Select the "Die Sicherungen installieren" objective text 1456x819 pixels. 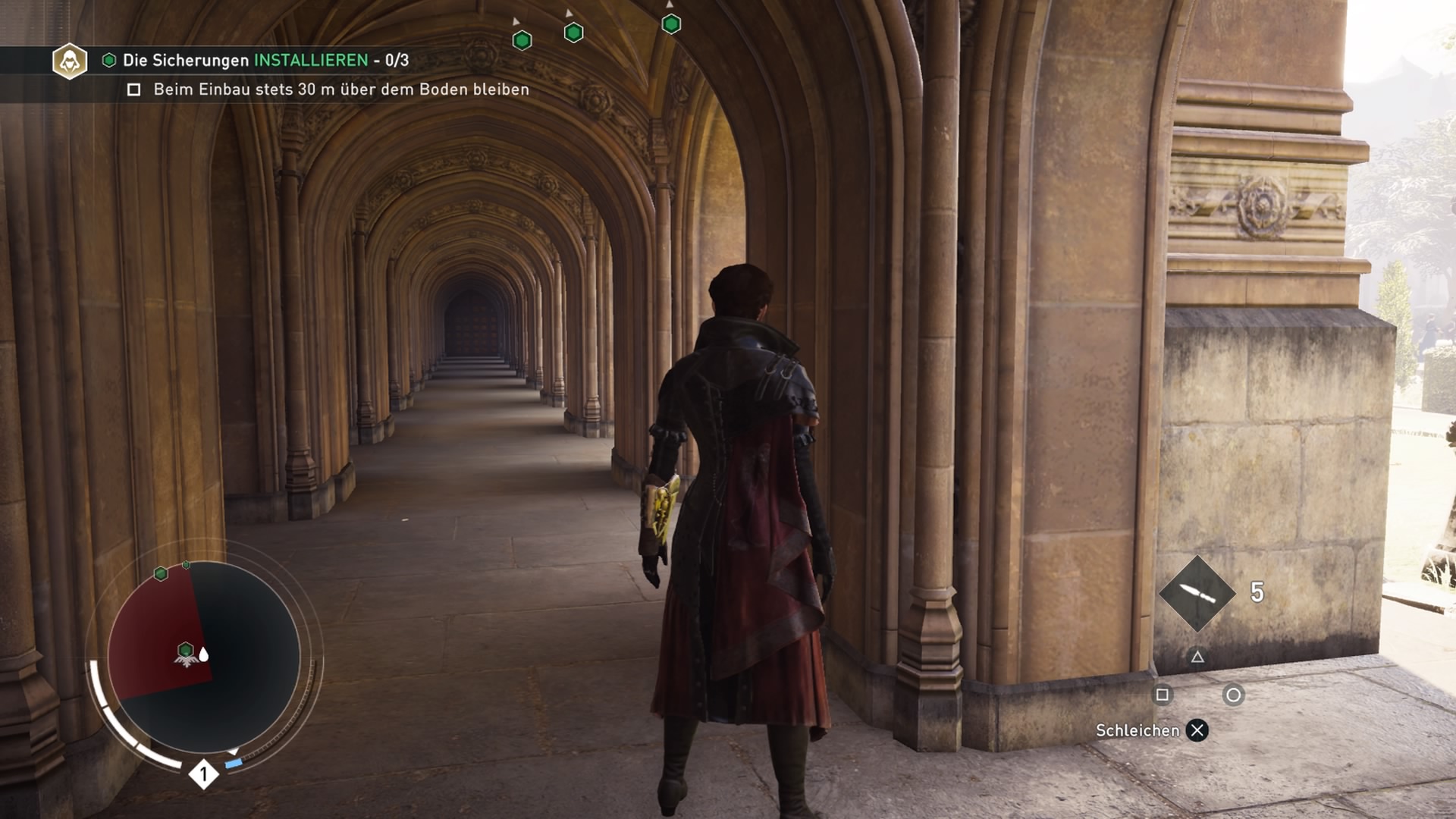coord(265,60)
